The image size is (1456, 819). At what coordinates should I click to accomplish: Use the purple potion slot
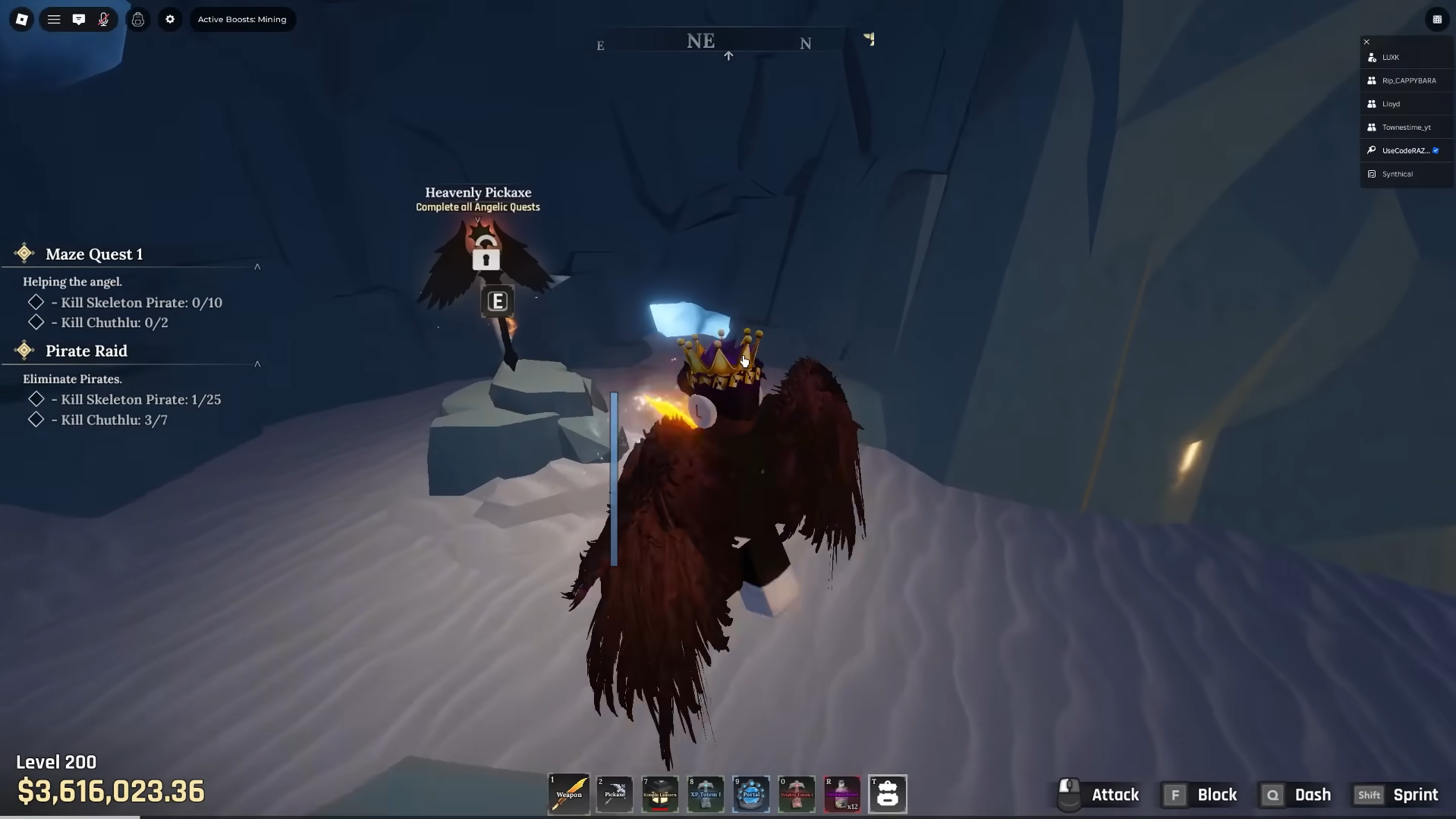click(x=842, y=794)
